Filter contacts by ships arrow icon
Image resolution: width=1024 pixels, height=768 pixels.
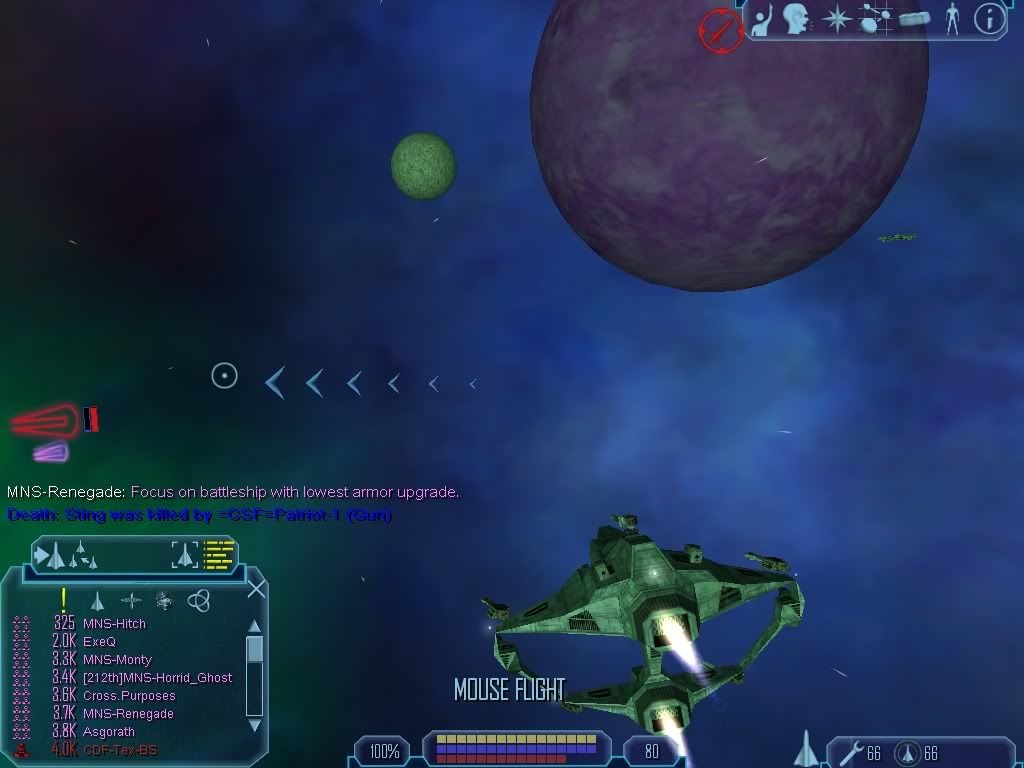pos(97,601)
